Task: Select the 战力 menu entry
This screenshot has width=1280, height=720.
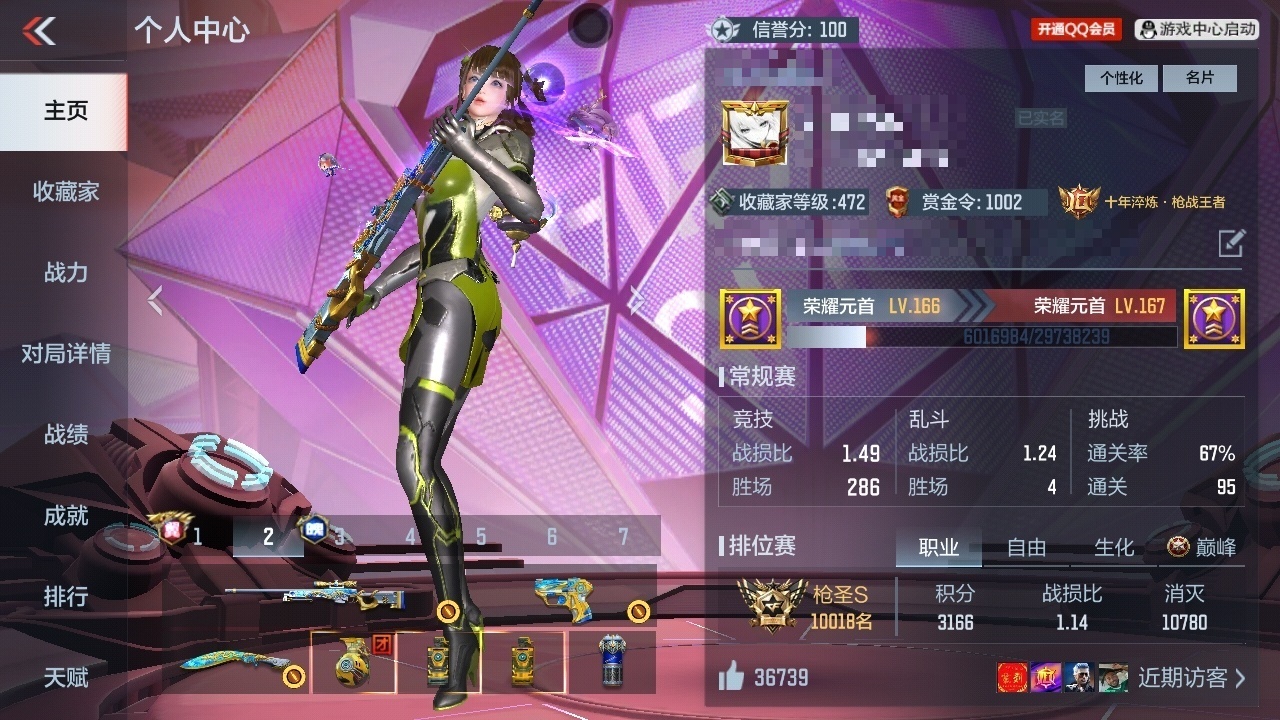Action: pos(65,273)
